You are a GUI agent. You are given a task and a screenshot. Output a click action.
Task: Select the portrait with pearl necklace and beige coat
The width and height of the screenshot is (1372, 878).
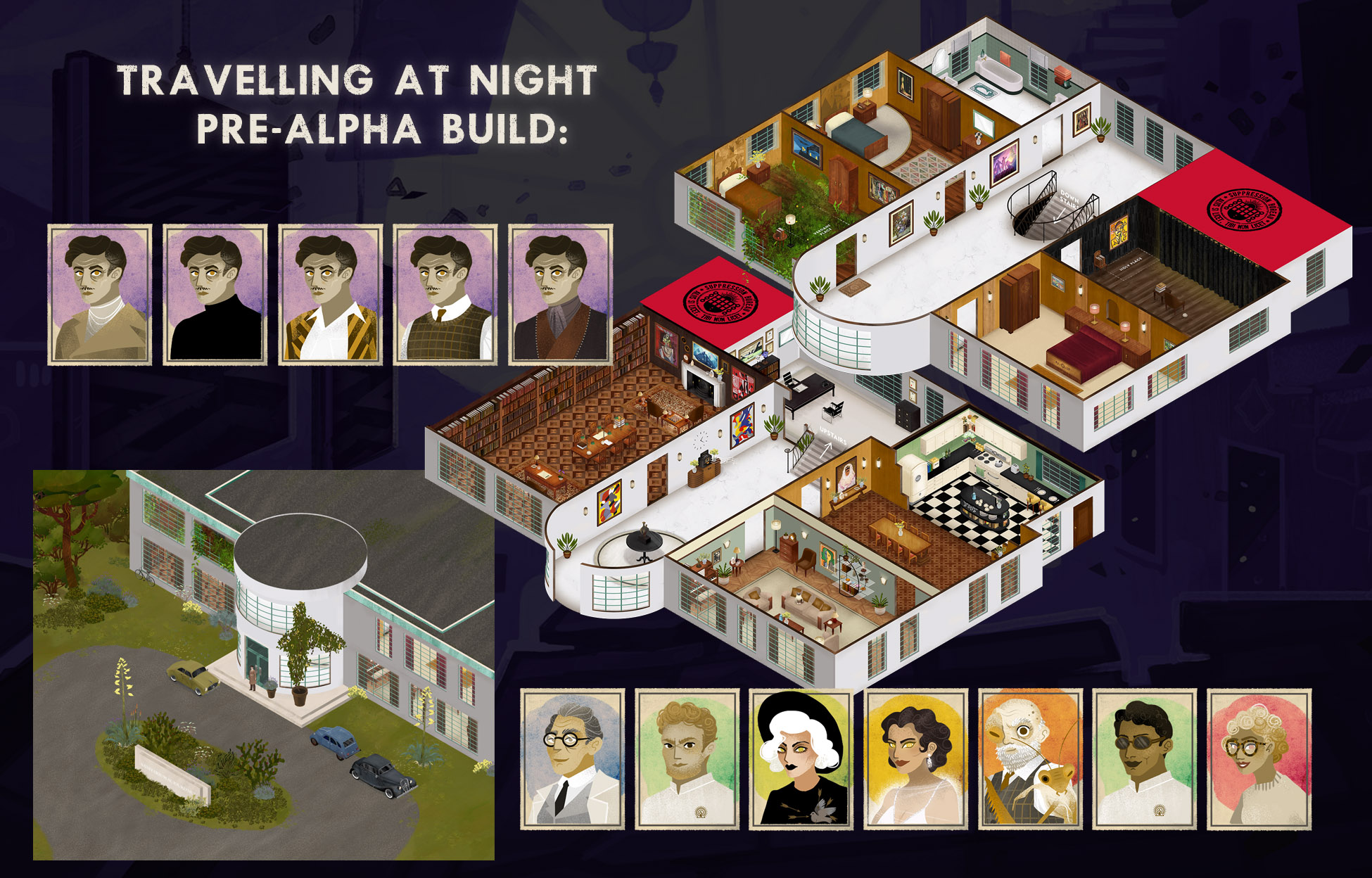(100, 295)
